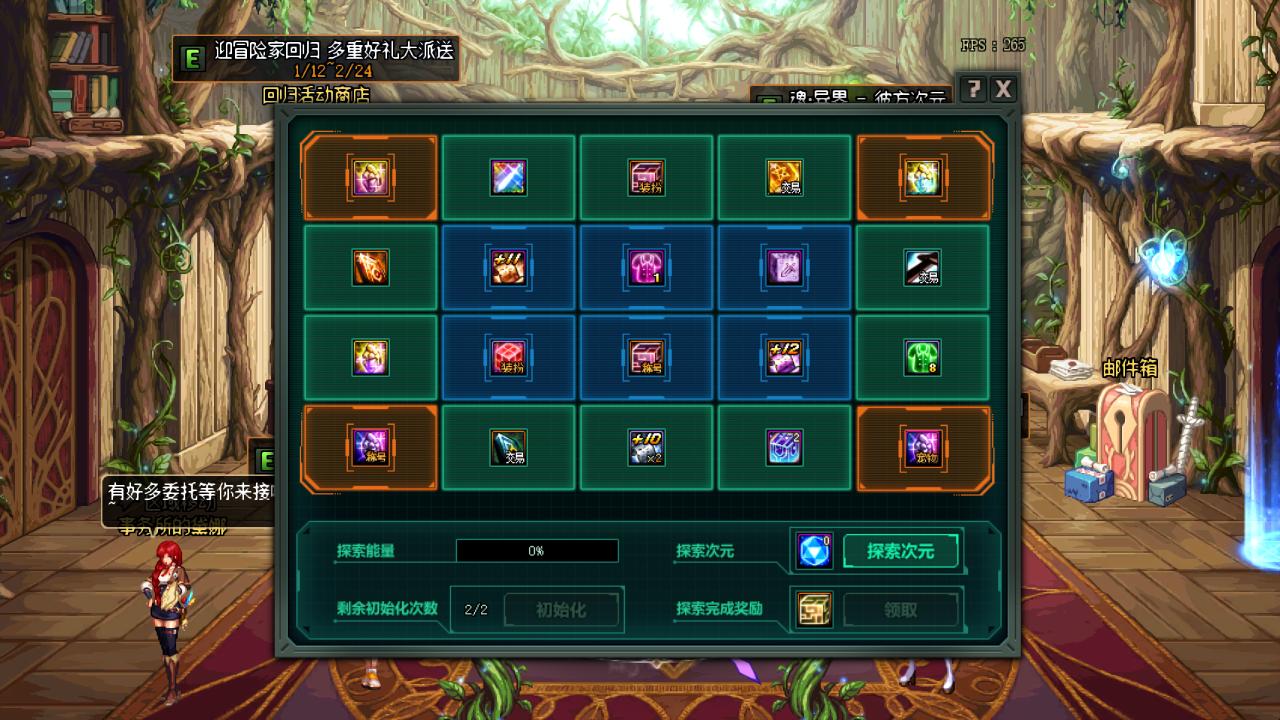
Task: Click the +11 amplification ticket icon
Action: tap(508, 268)
